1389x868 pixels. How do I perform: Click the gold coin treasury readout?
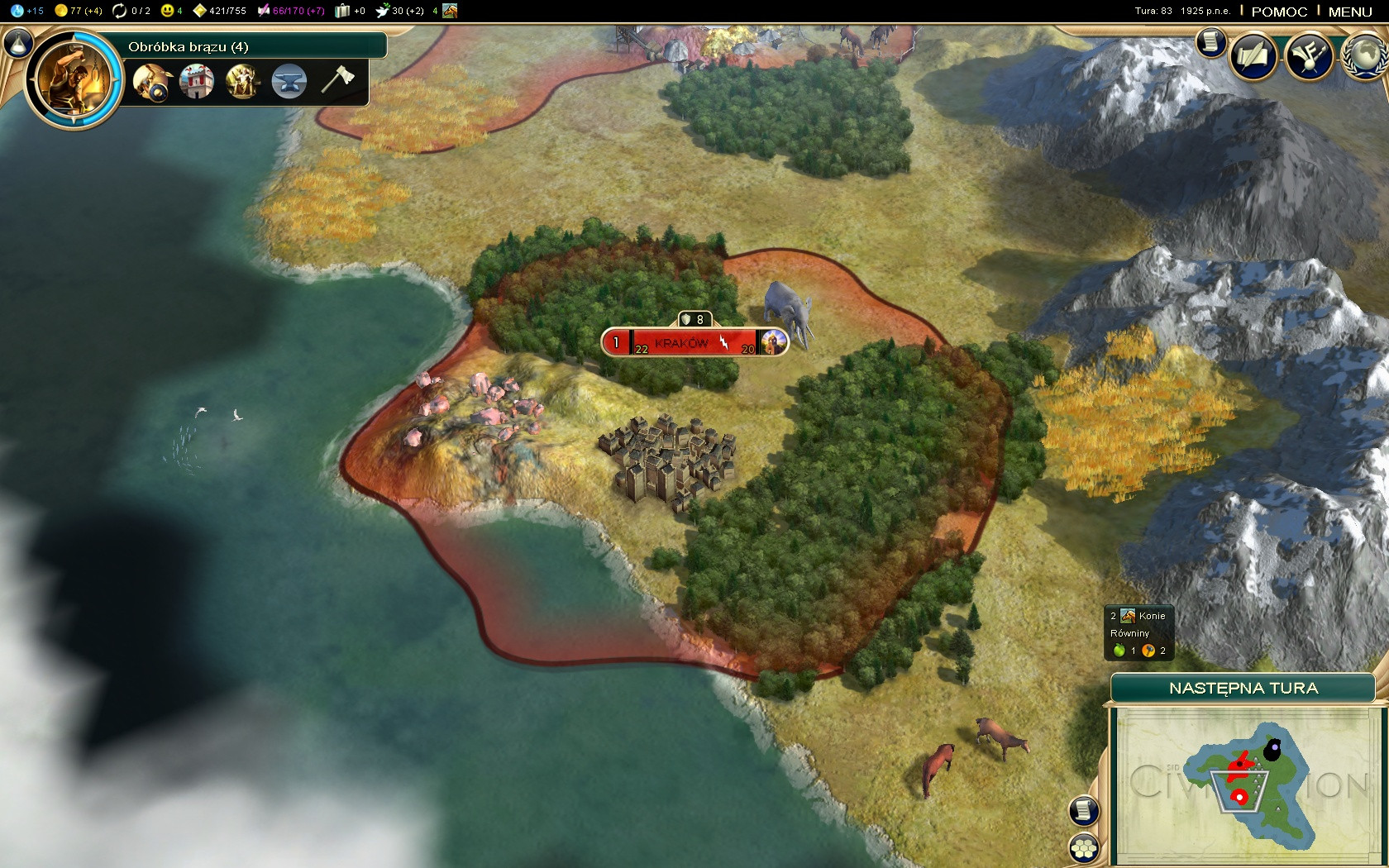click(78, 11)
